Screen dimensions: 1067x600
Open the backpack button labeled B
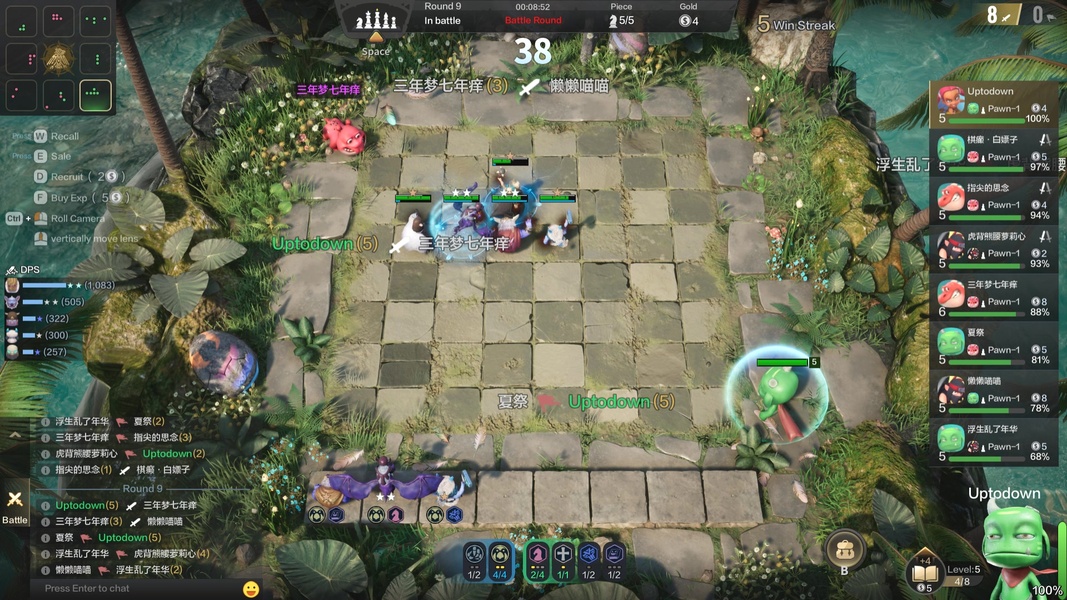tap(845, 549)
